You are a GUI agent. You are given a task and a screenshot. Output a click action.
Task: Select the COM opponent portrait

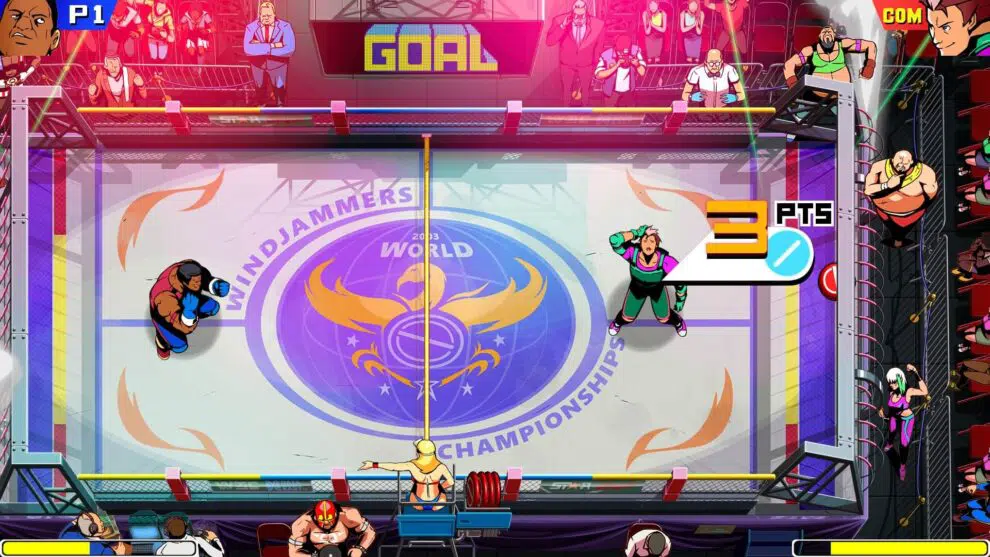tap(958, 30)
